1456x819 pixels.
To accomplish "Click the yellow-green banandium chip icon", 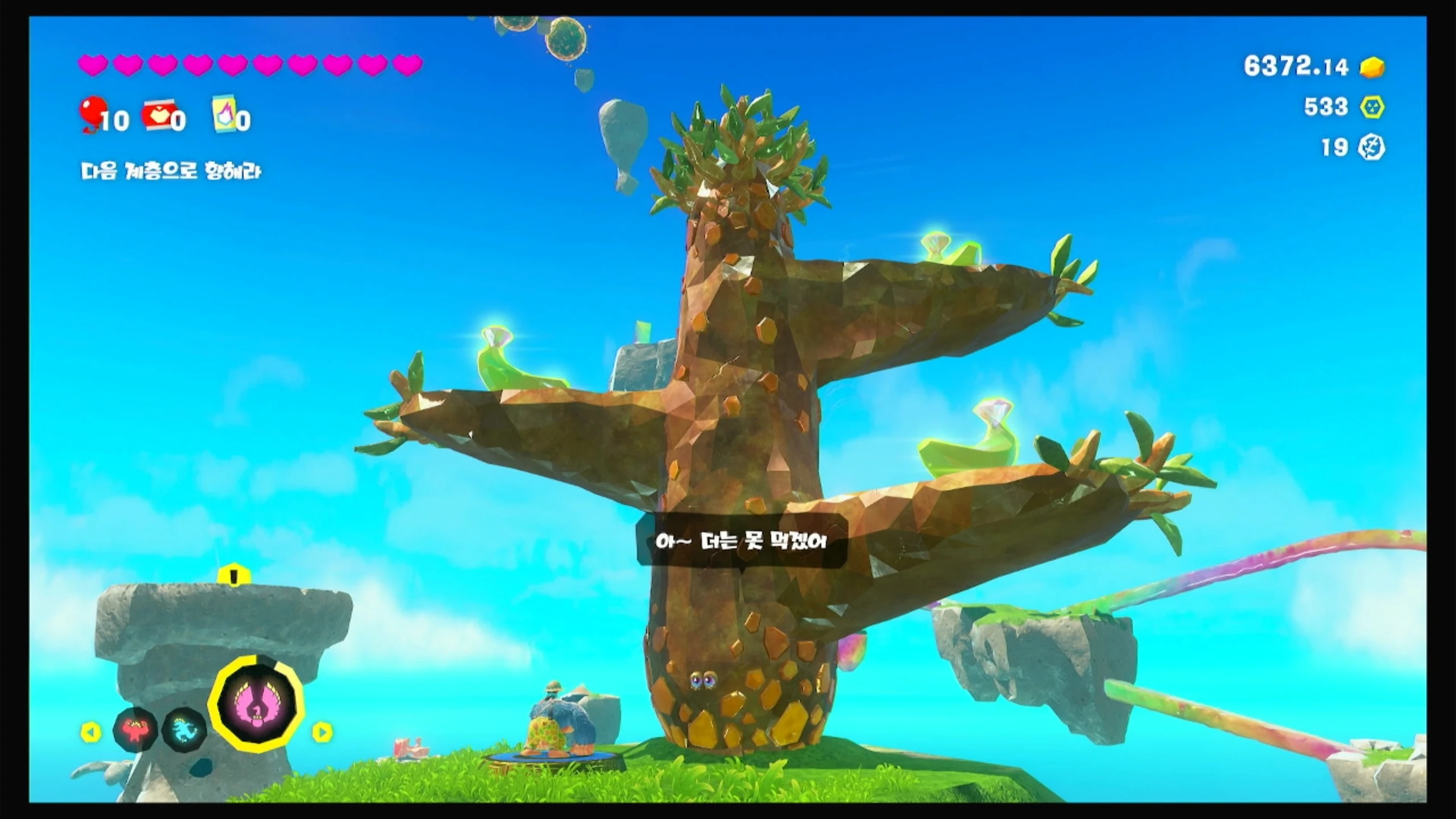I will (1372, 107).
